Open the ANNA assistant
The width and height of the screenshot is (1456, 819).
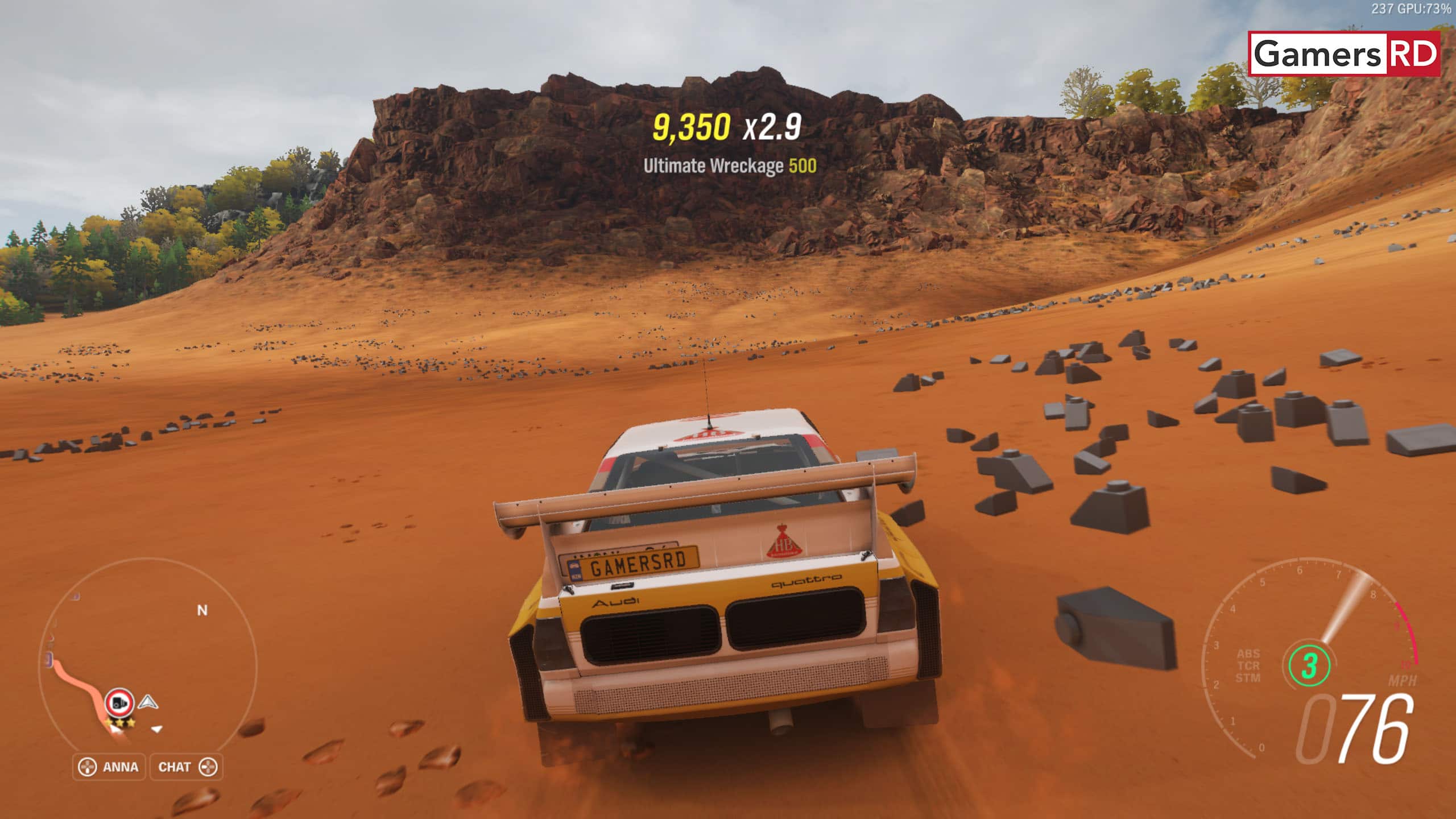[109, 767]
